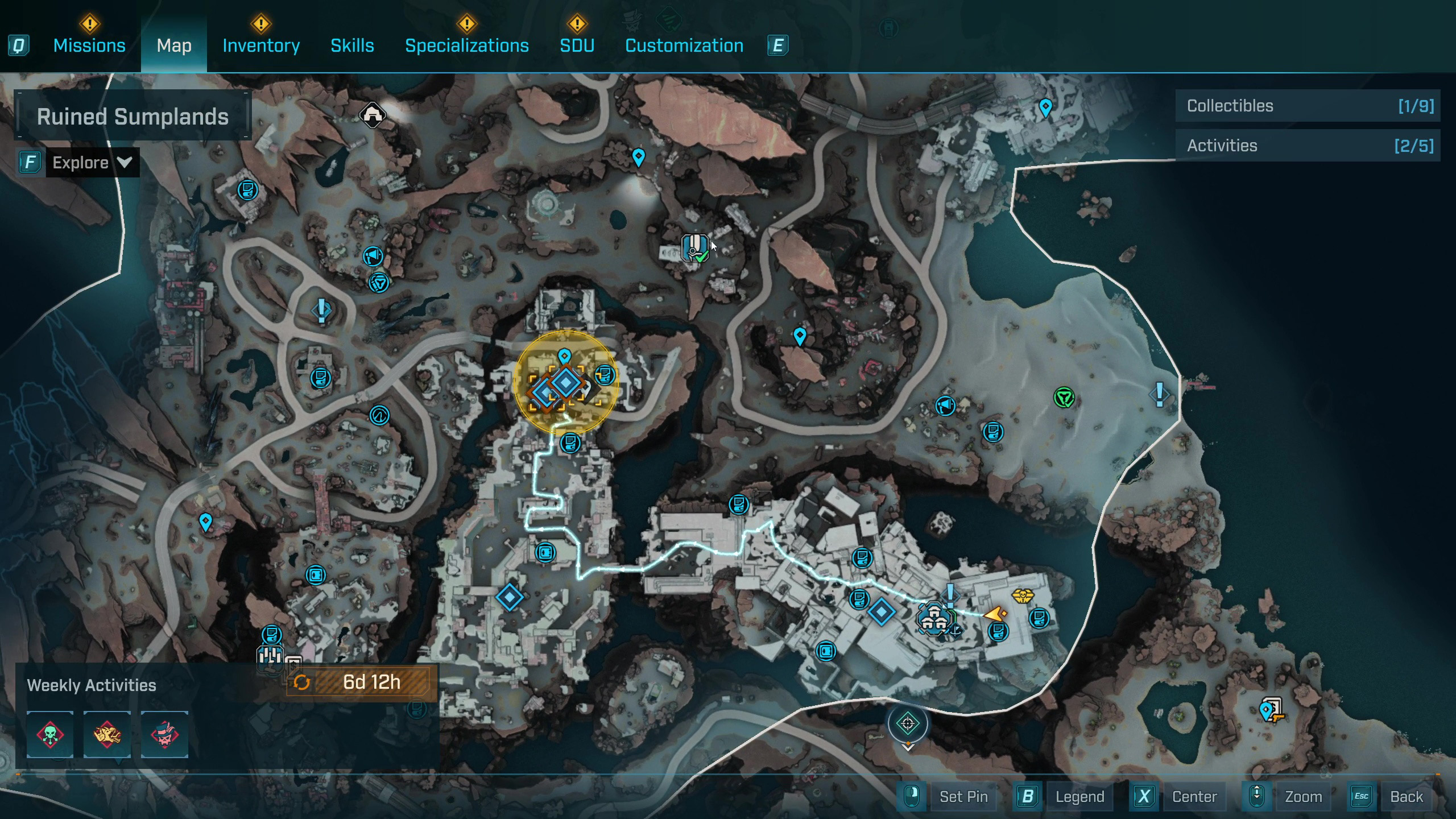The image size is (1456, 819).
Task: Click the checkmarked silo map marker
Action: [694, 248]
